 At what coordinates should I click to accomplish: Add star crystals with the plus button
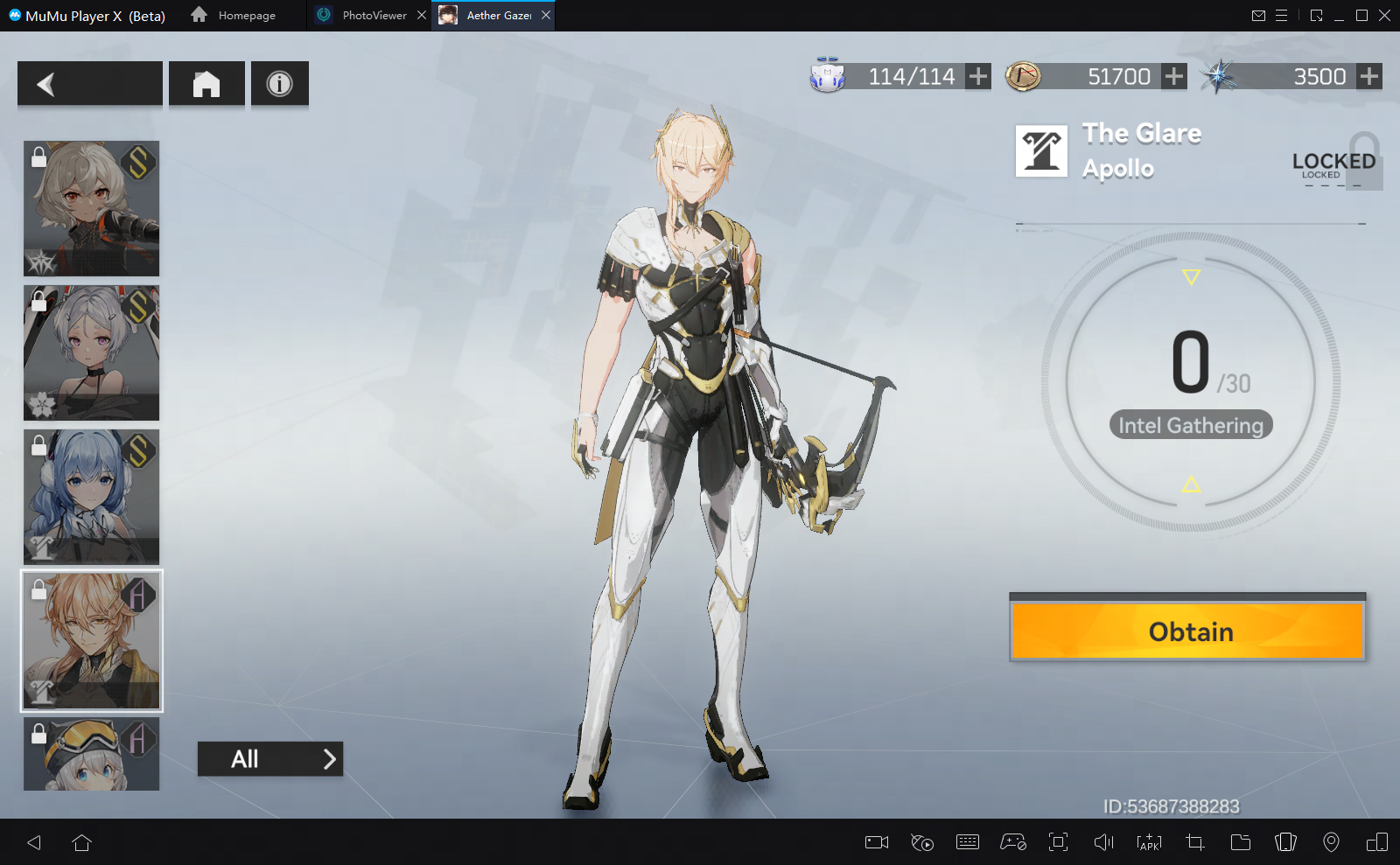click(1369, 77)
